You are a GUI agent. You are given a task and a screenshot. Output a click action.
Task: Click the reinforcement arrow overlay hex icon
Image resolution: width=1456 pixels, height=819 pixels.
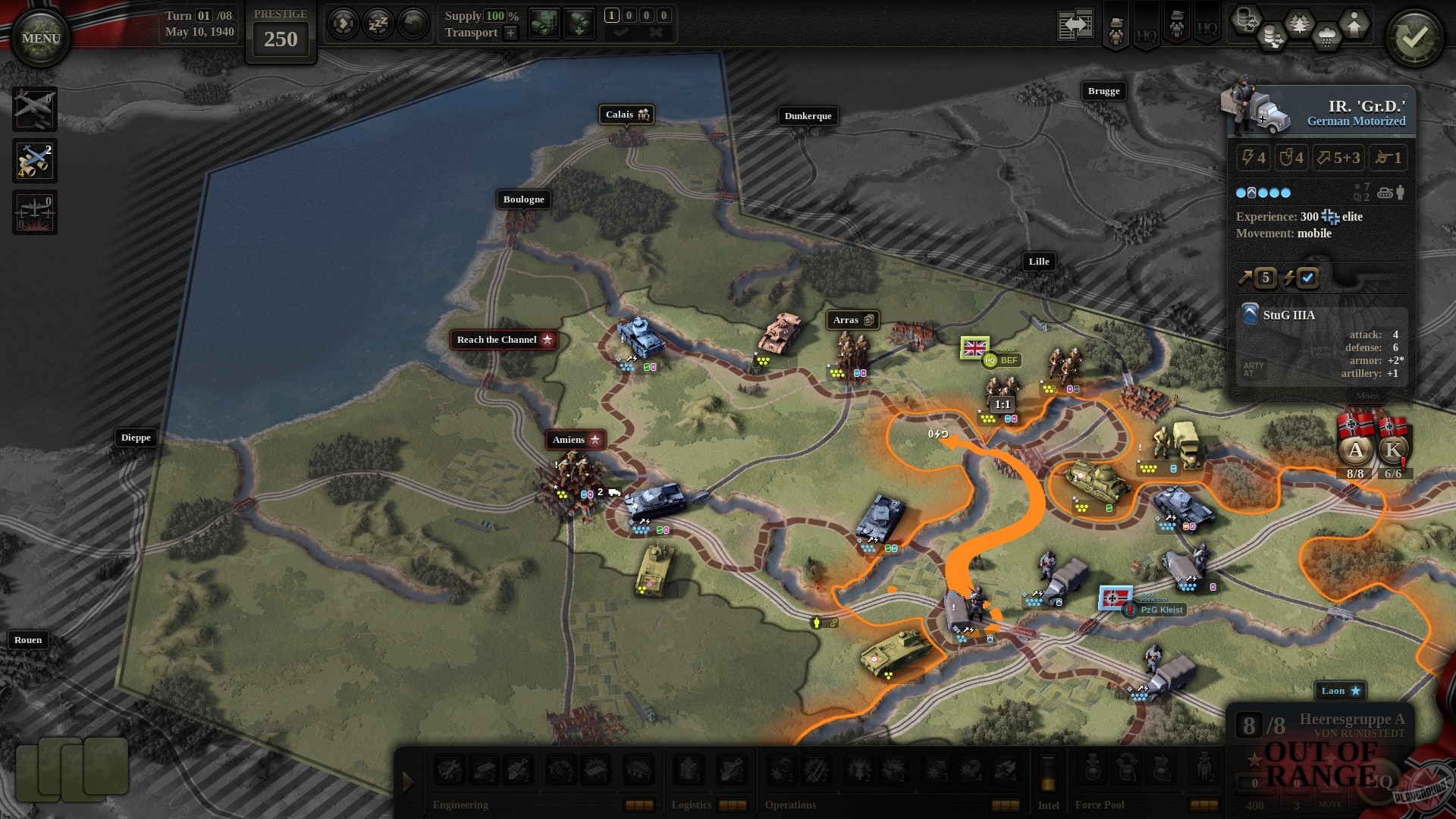tap(1354, 24)
